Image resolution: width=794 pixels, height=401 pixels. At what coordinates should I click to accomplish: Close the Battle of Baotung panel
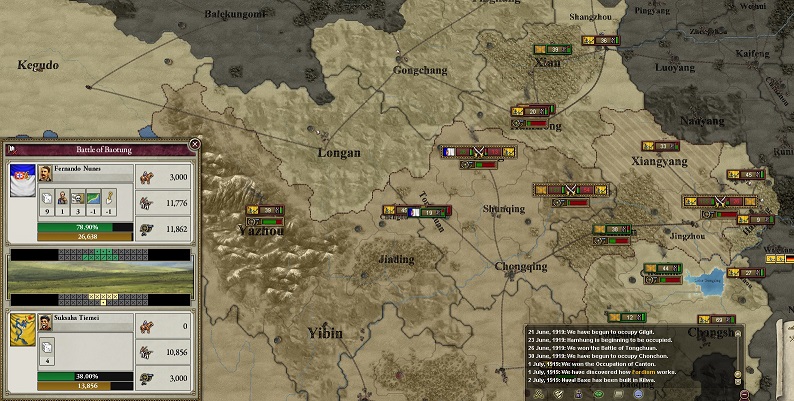pos(195,144)
